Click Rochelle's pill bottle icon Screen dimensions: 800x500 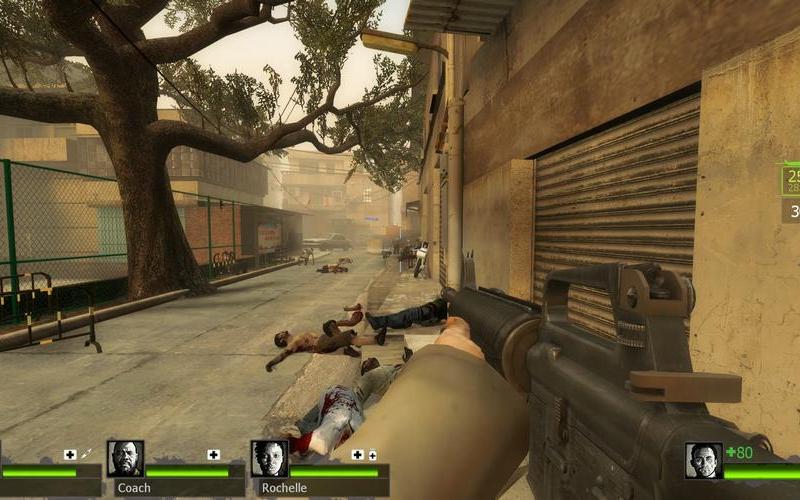(x=372, y=455)
